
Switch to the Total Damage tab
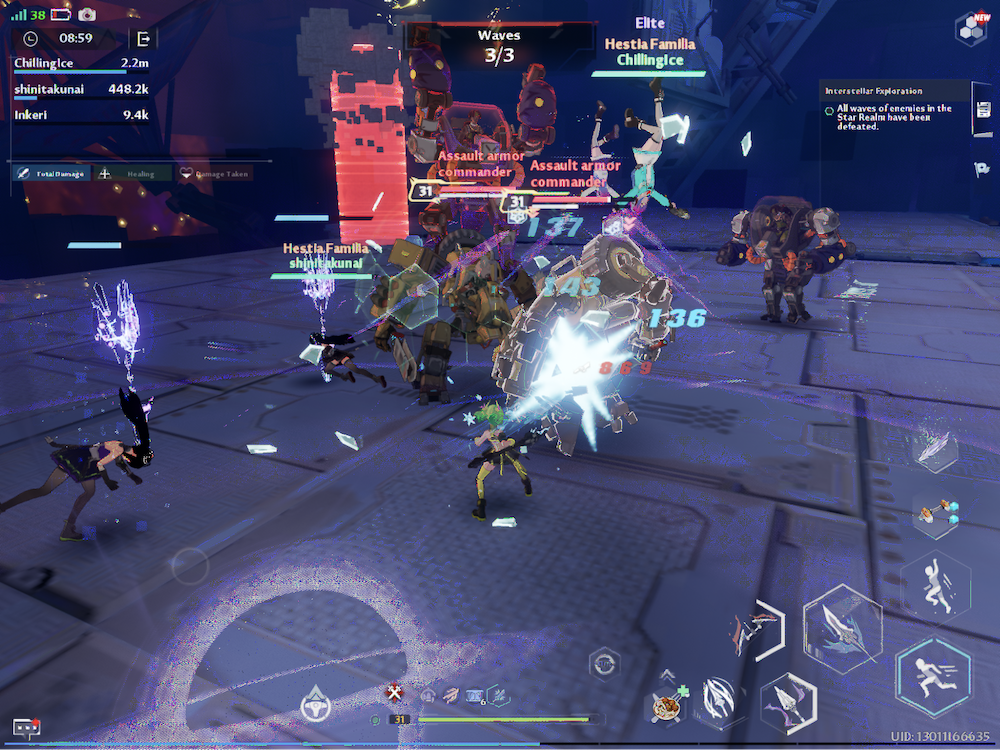tap(51, 173)
